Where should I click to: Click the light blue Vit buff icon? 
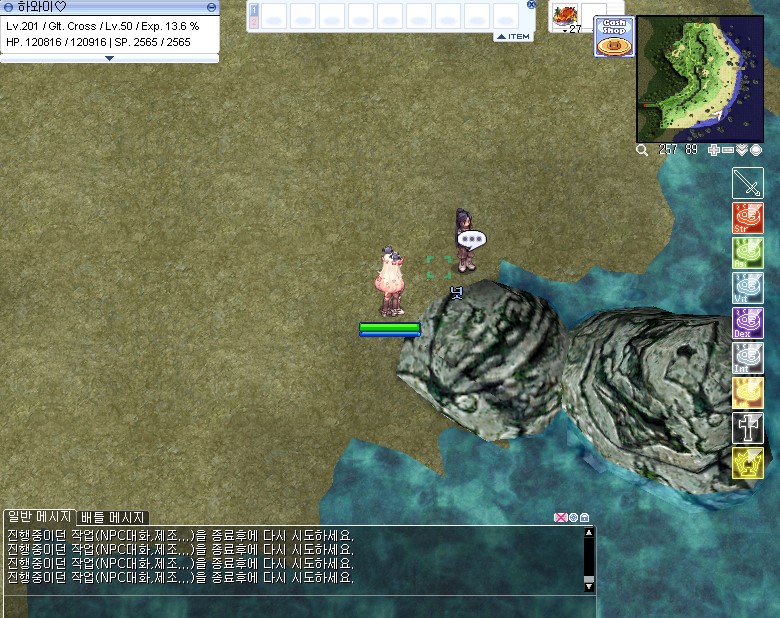[x=747, y=288]
